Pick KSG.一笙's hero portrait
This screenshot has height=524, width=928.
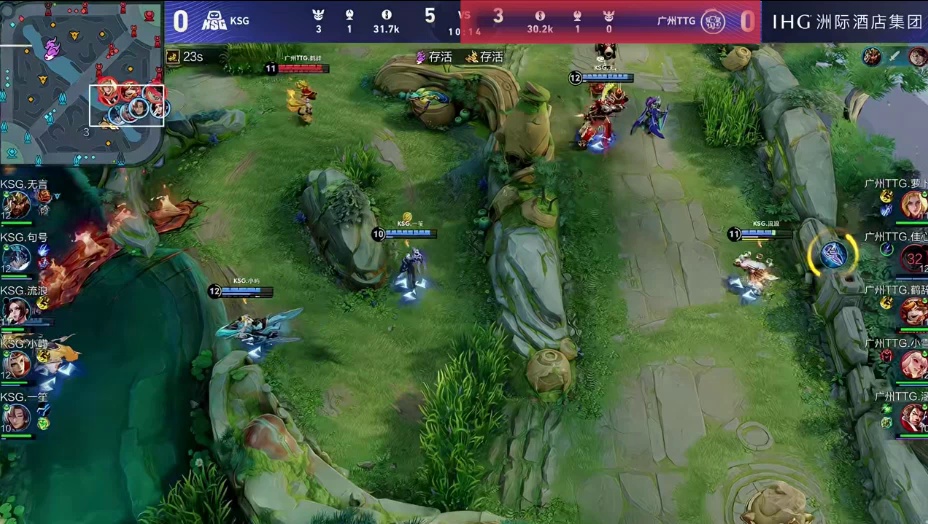click(x=17, y=417)
